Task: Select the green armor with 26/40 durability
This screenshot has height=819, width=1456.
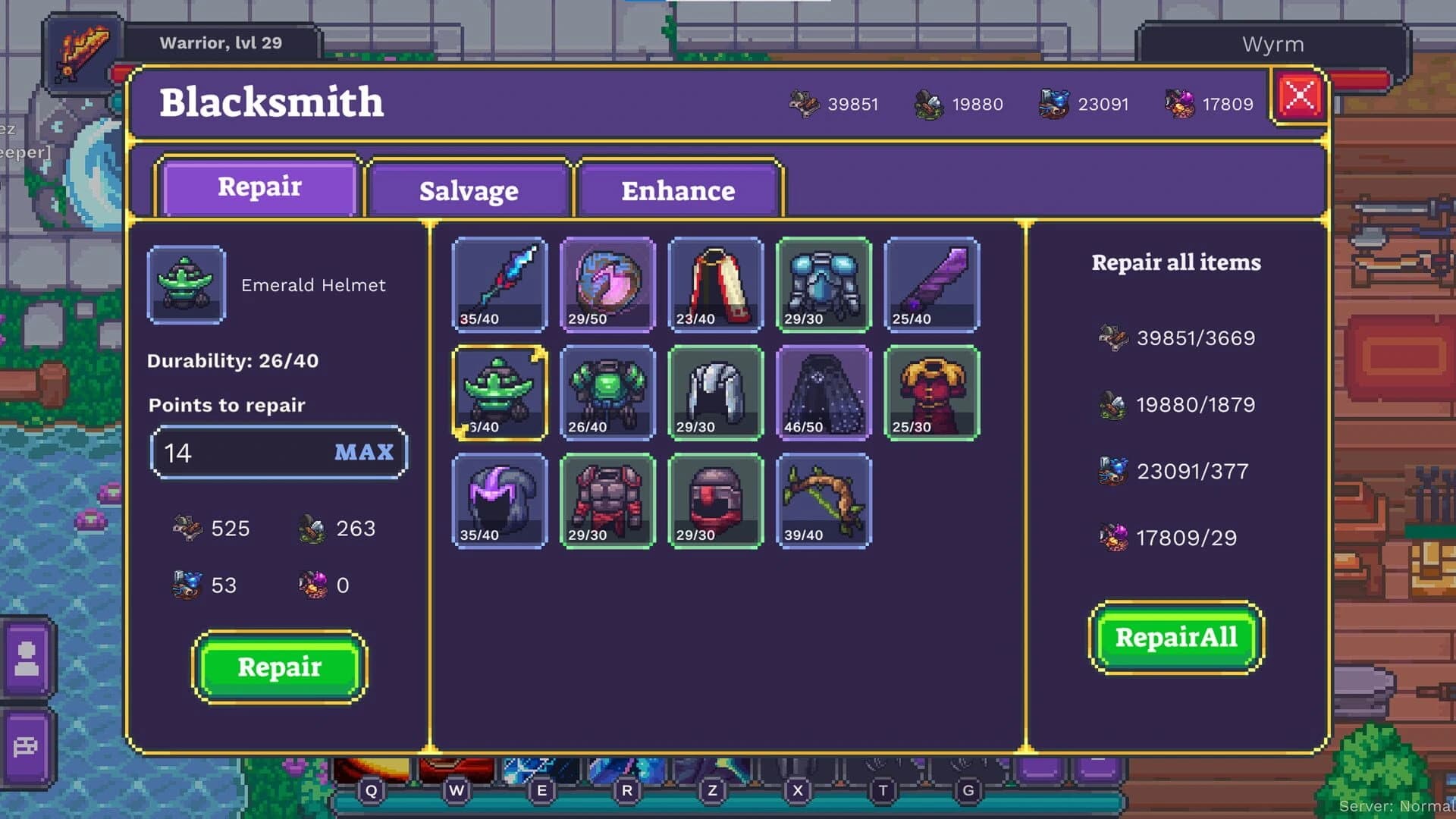Action: (x=607, y=392)
